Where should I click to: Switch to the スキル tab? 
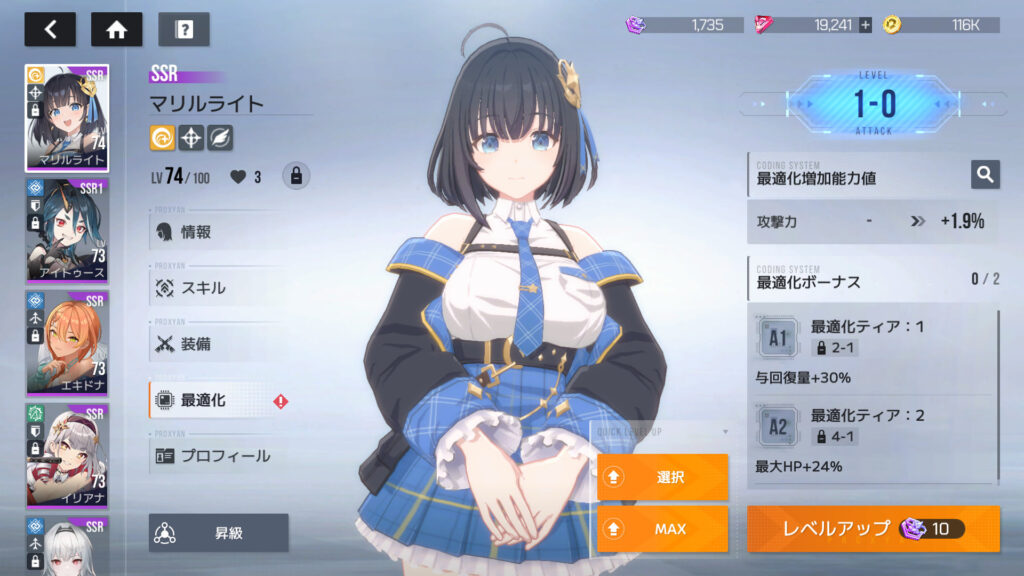coord(202,288)
